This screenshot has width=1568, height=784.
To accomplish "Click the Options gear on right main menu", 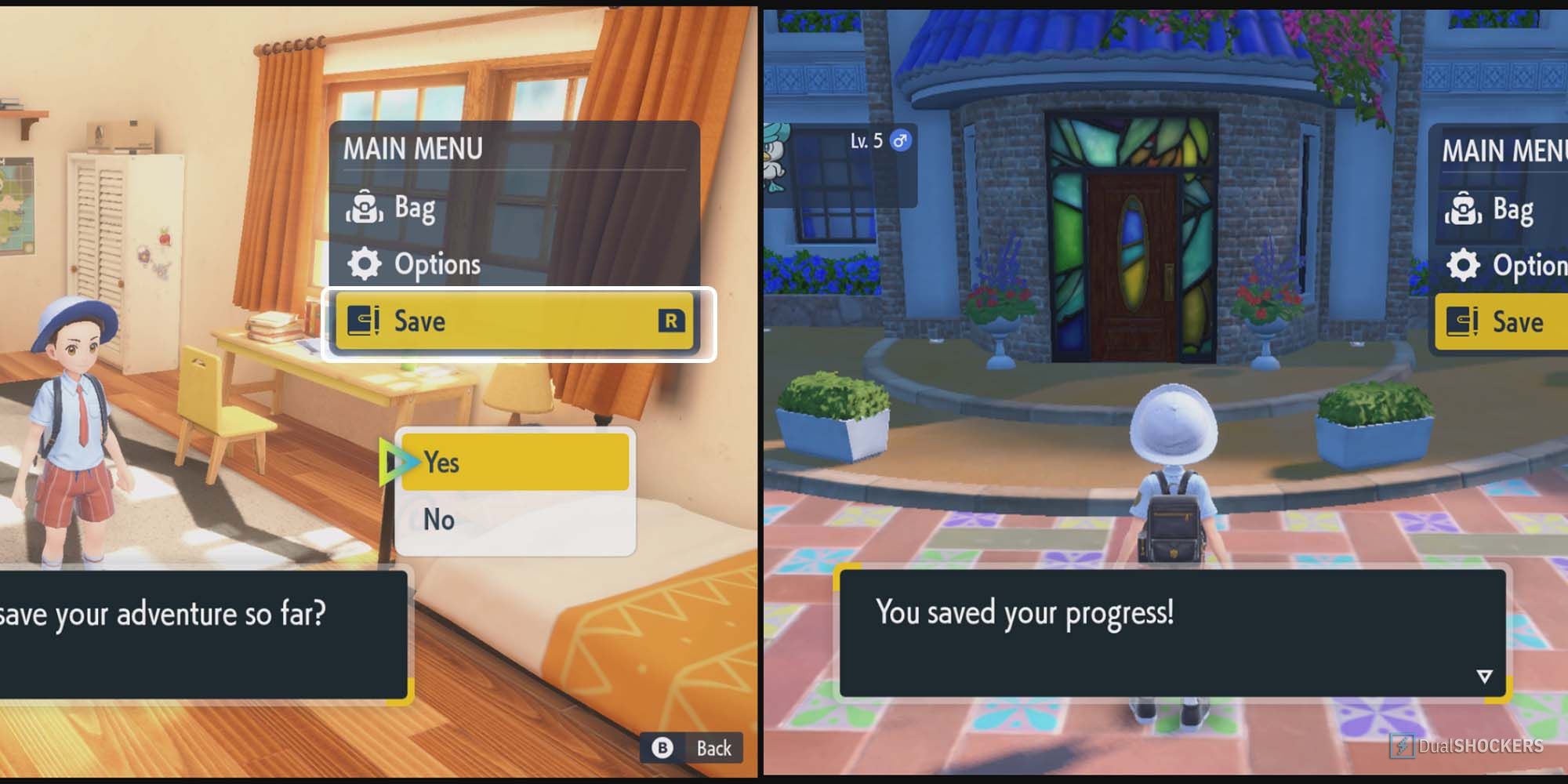I will pyautogui.click(x=1466, y=264).
